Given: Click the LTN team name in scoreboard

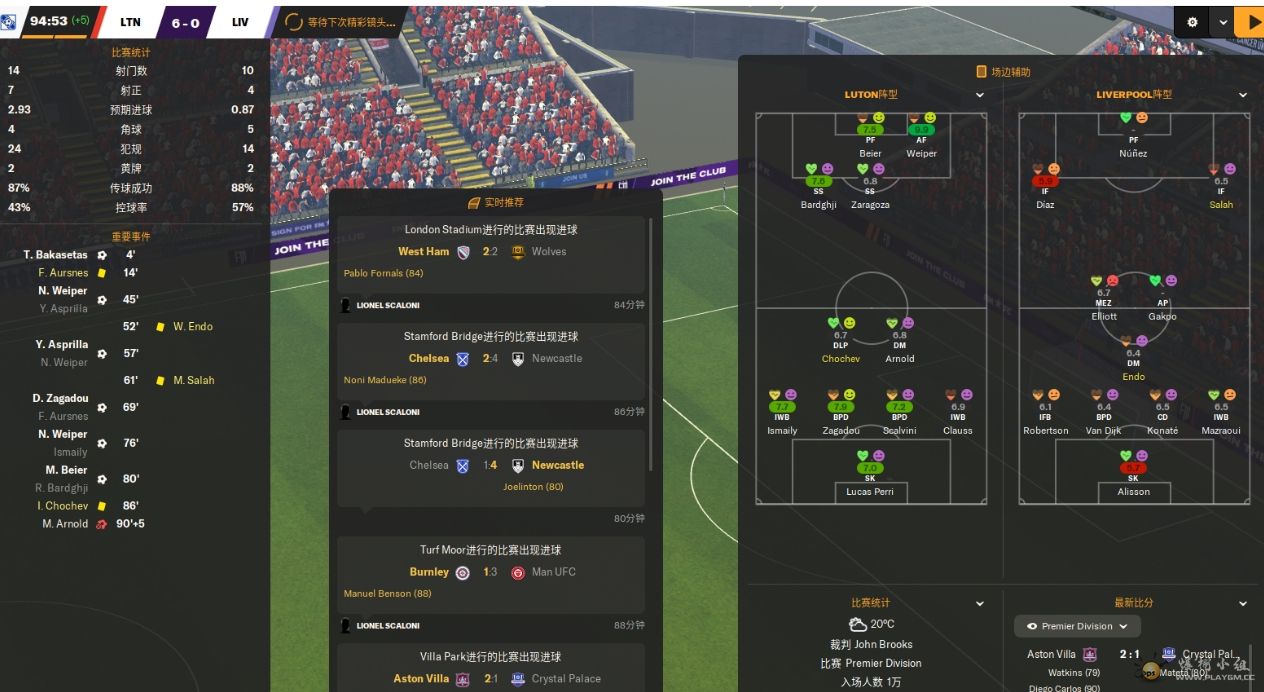Looking at the screenshot, I should point(130,22).
